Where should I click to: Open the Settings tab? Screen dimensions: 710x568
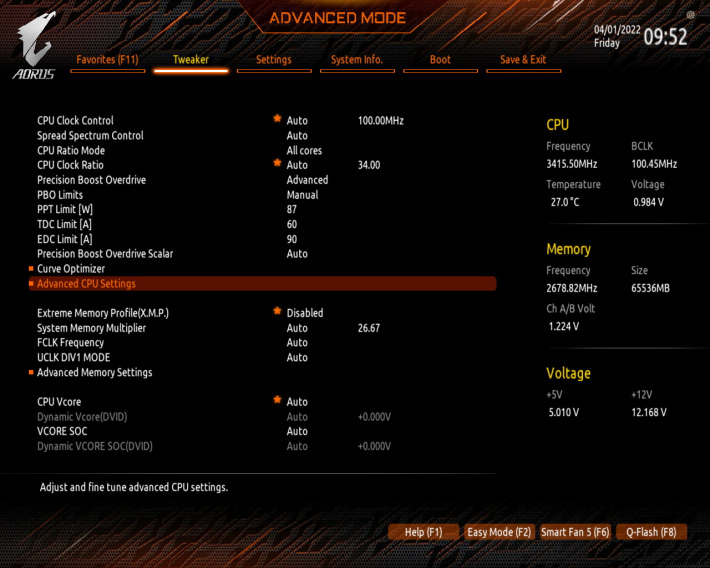pos(273,60)
